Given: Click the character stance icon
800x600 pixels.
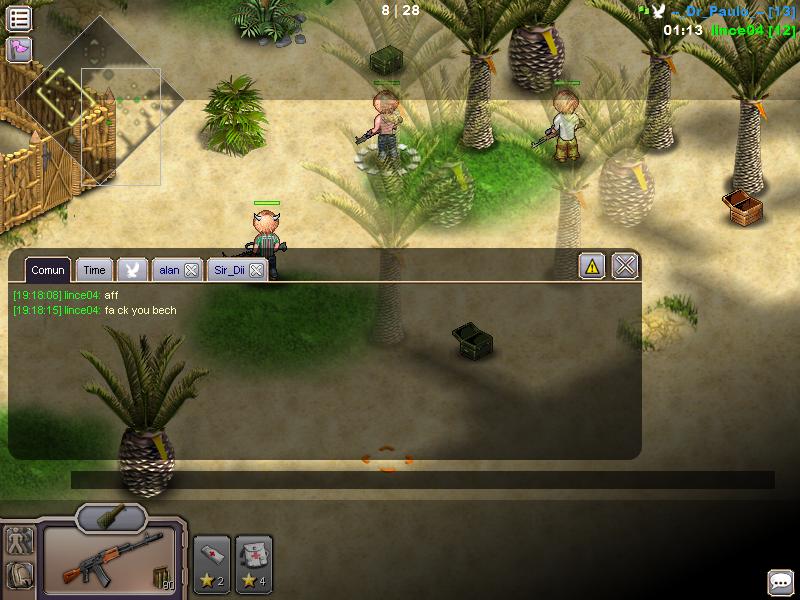Looking at the screenshot, I should pyautogui.click(x=19, y=541).
